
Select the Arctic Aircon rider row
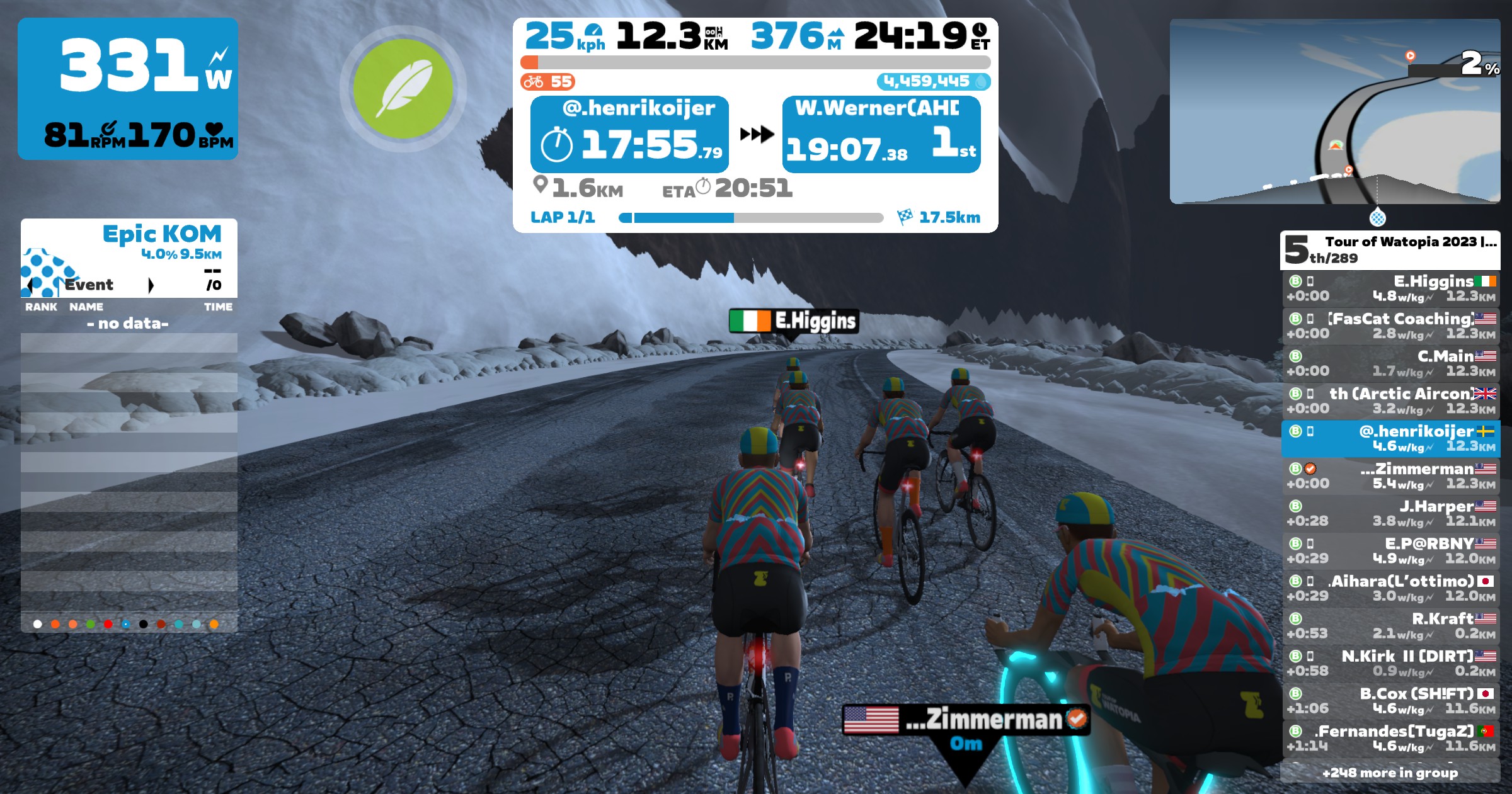pos(1390,400)
